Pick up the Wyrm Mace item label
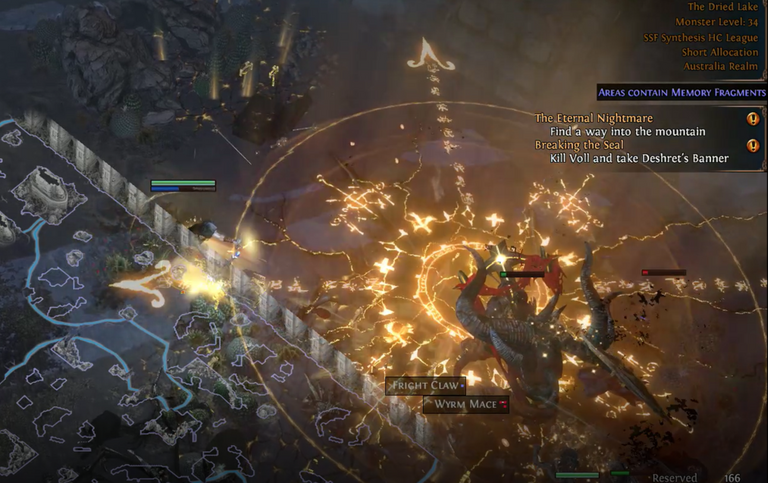This screenshot has width=768, height=483. pyautogui.click(x=466, y=404)
